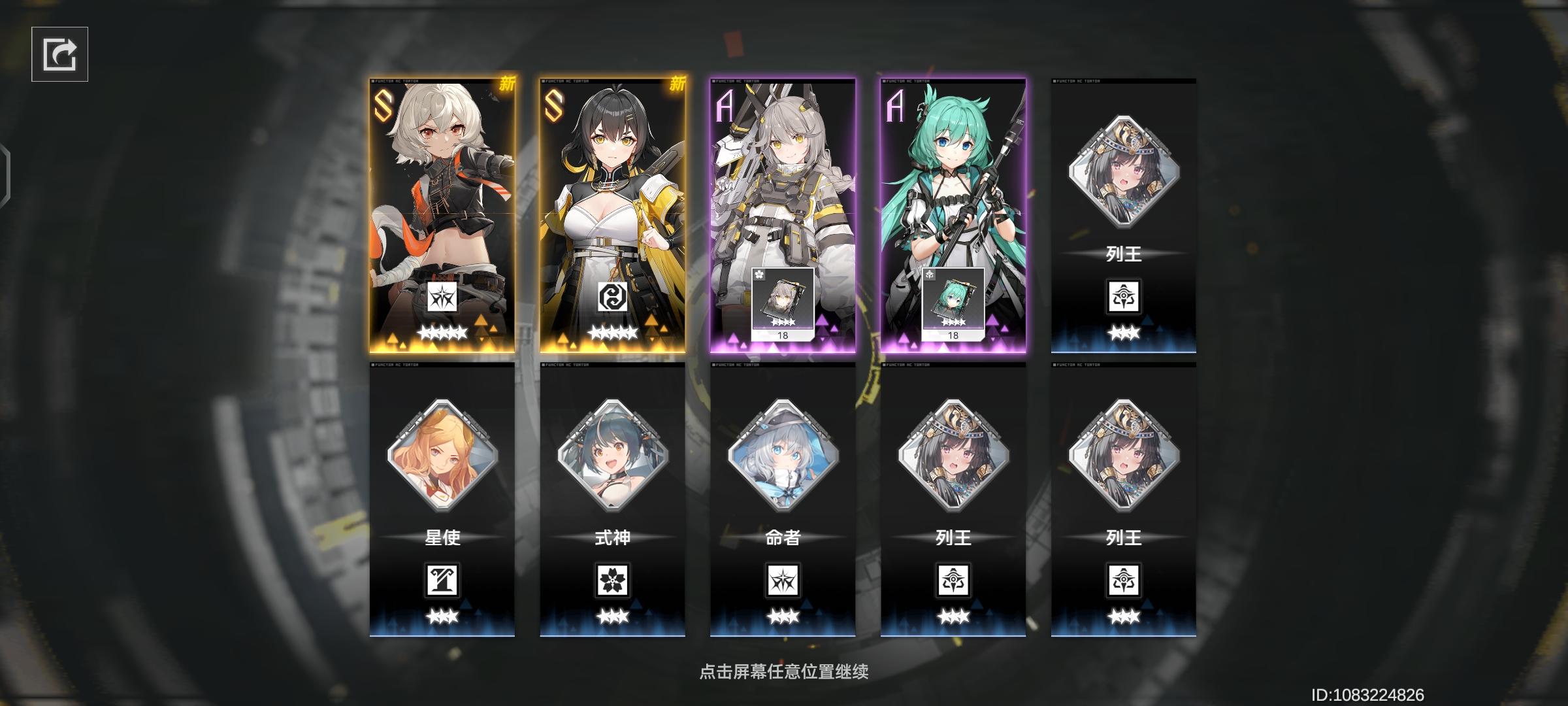Click the element icon on black-haired S-rank card
Screen dimensions: 1568x706
(x=612, y=297)
